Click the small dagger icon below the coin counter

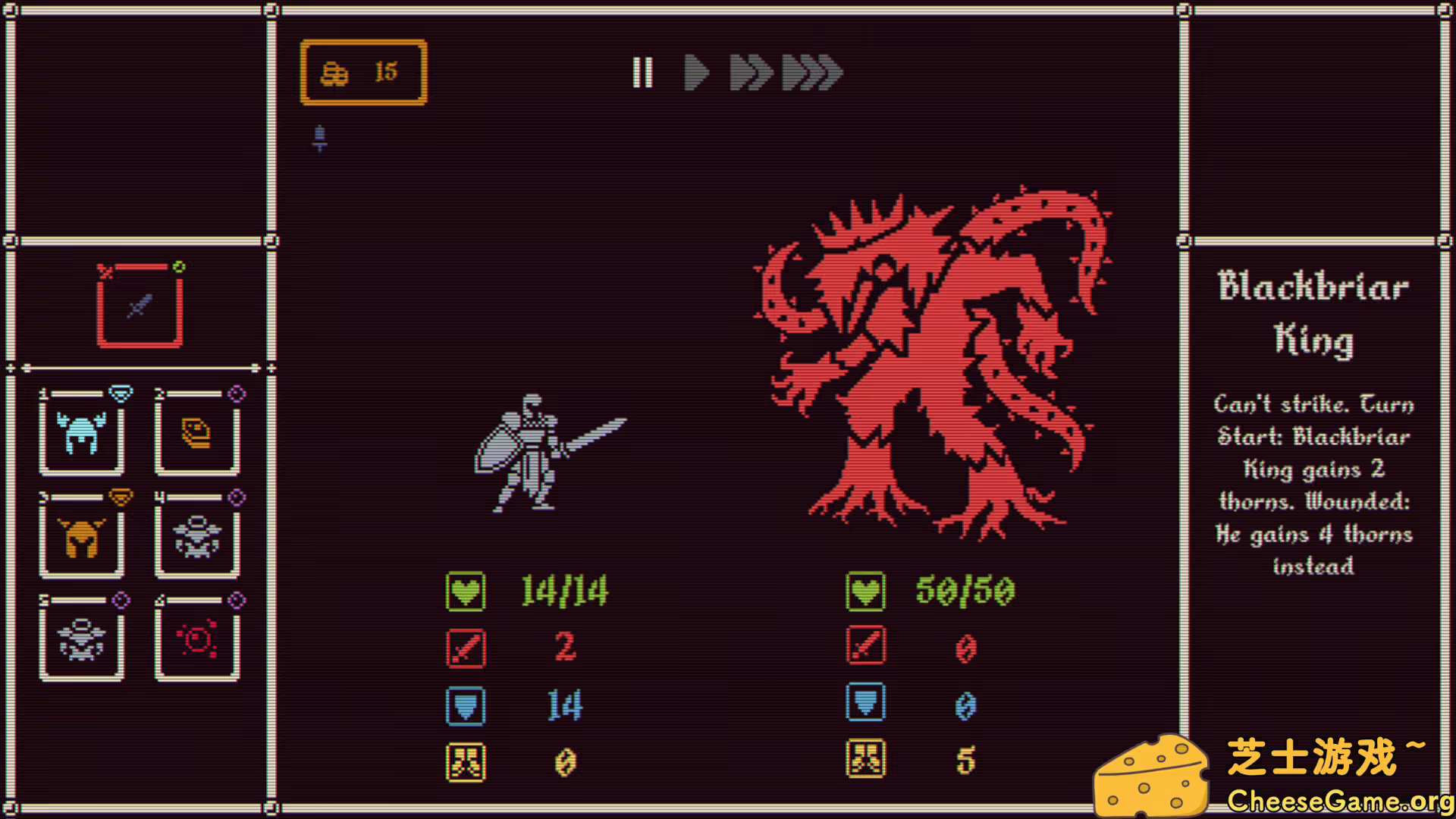click(319, 138)
